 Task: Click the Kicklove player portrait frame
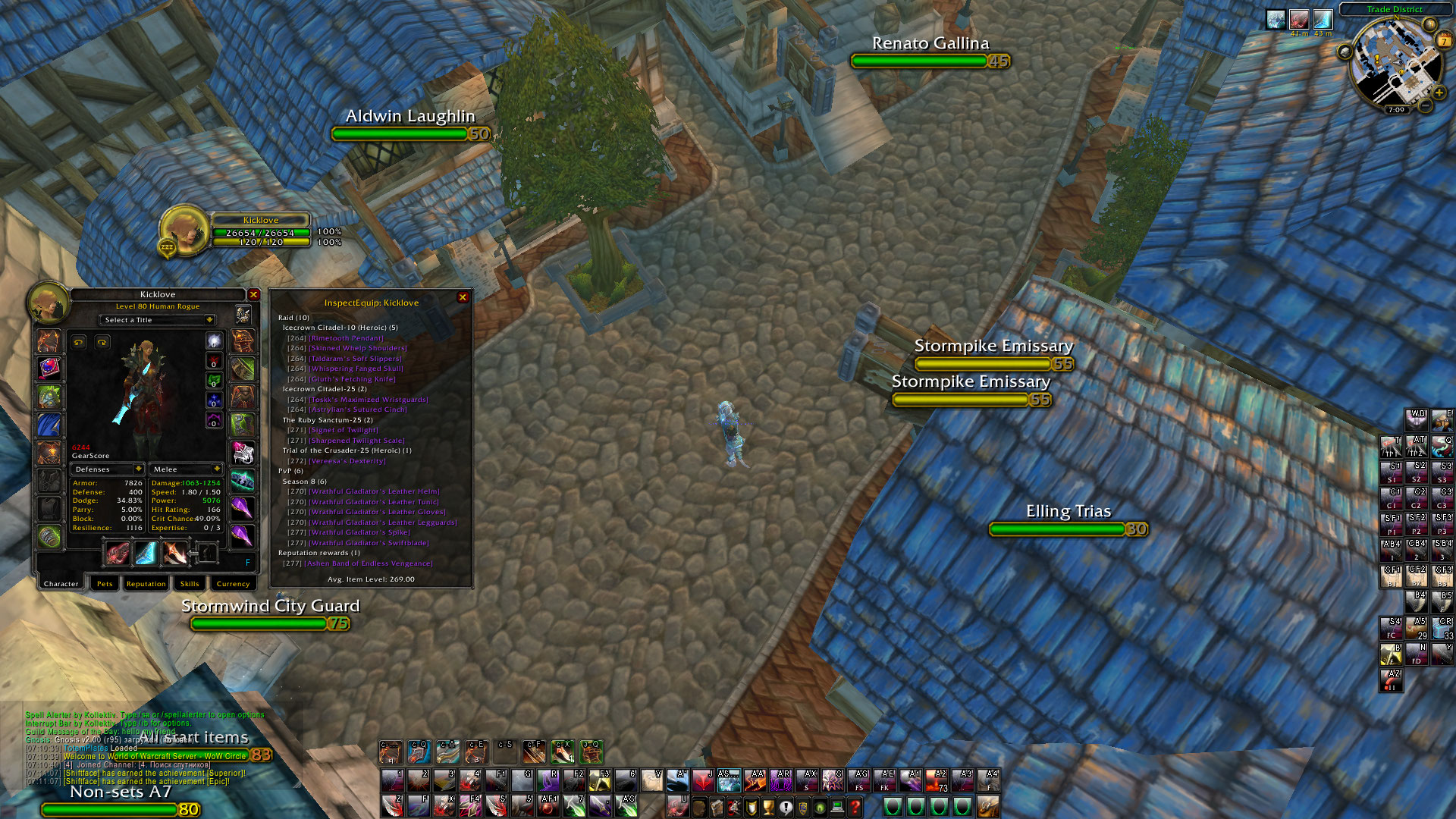(184, 230)
